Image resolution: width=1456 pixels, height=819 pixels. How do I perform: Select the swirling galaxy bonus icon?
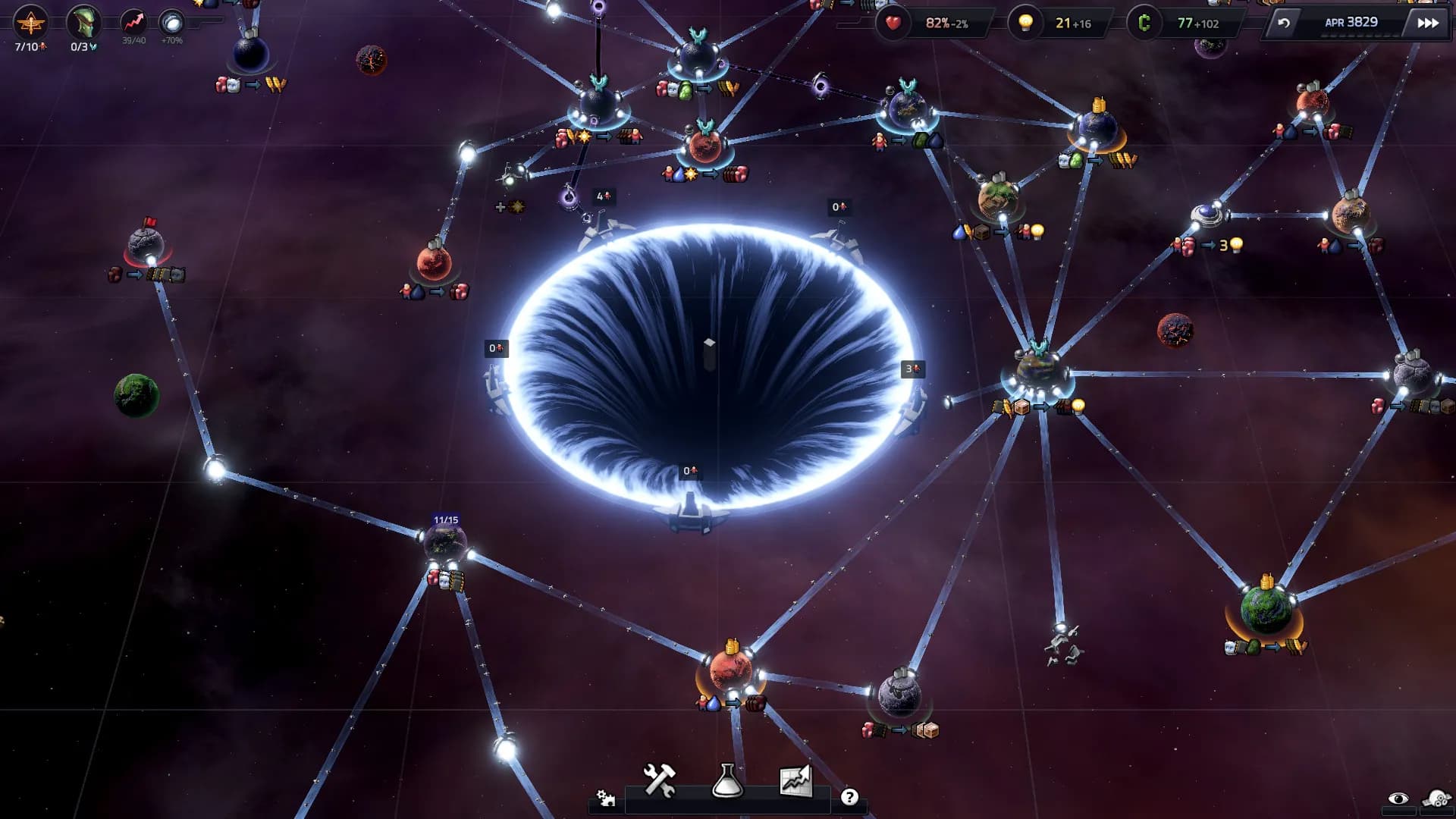coord(172,23)
